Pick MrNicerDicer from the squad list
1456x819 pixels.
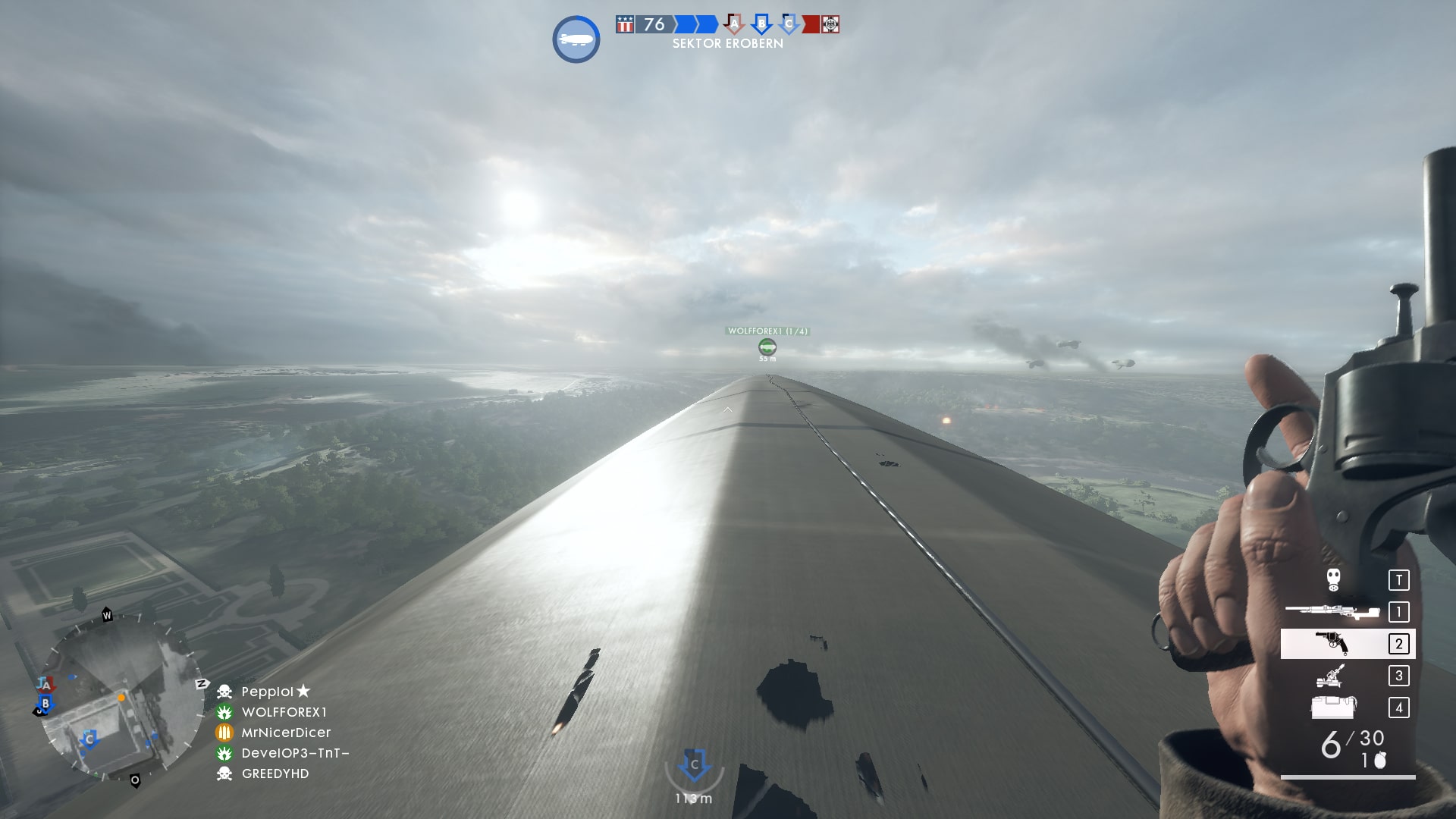pos(286,733)
